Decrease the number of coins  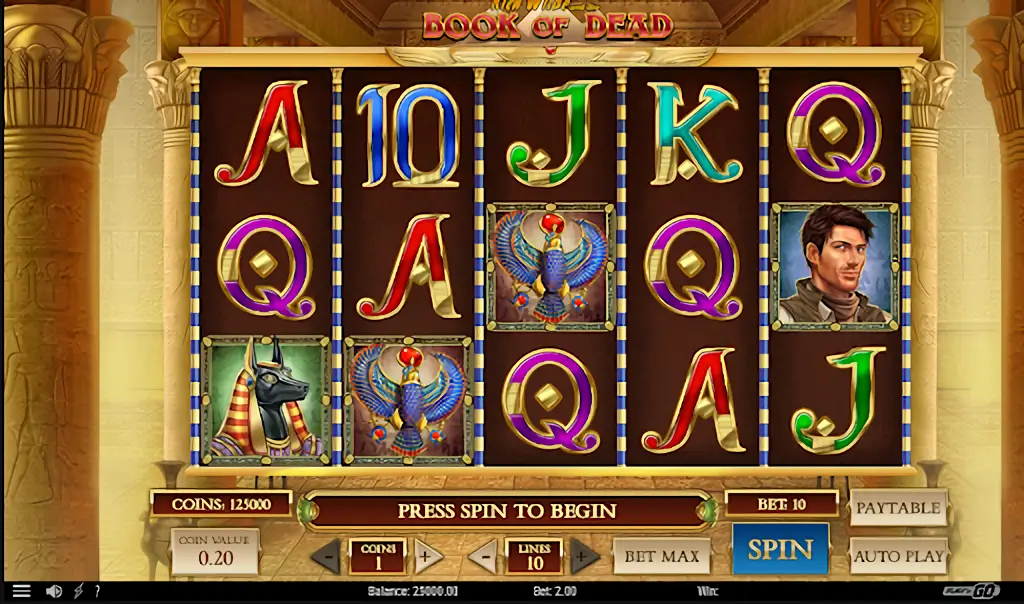(x=326, y=556)
